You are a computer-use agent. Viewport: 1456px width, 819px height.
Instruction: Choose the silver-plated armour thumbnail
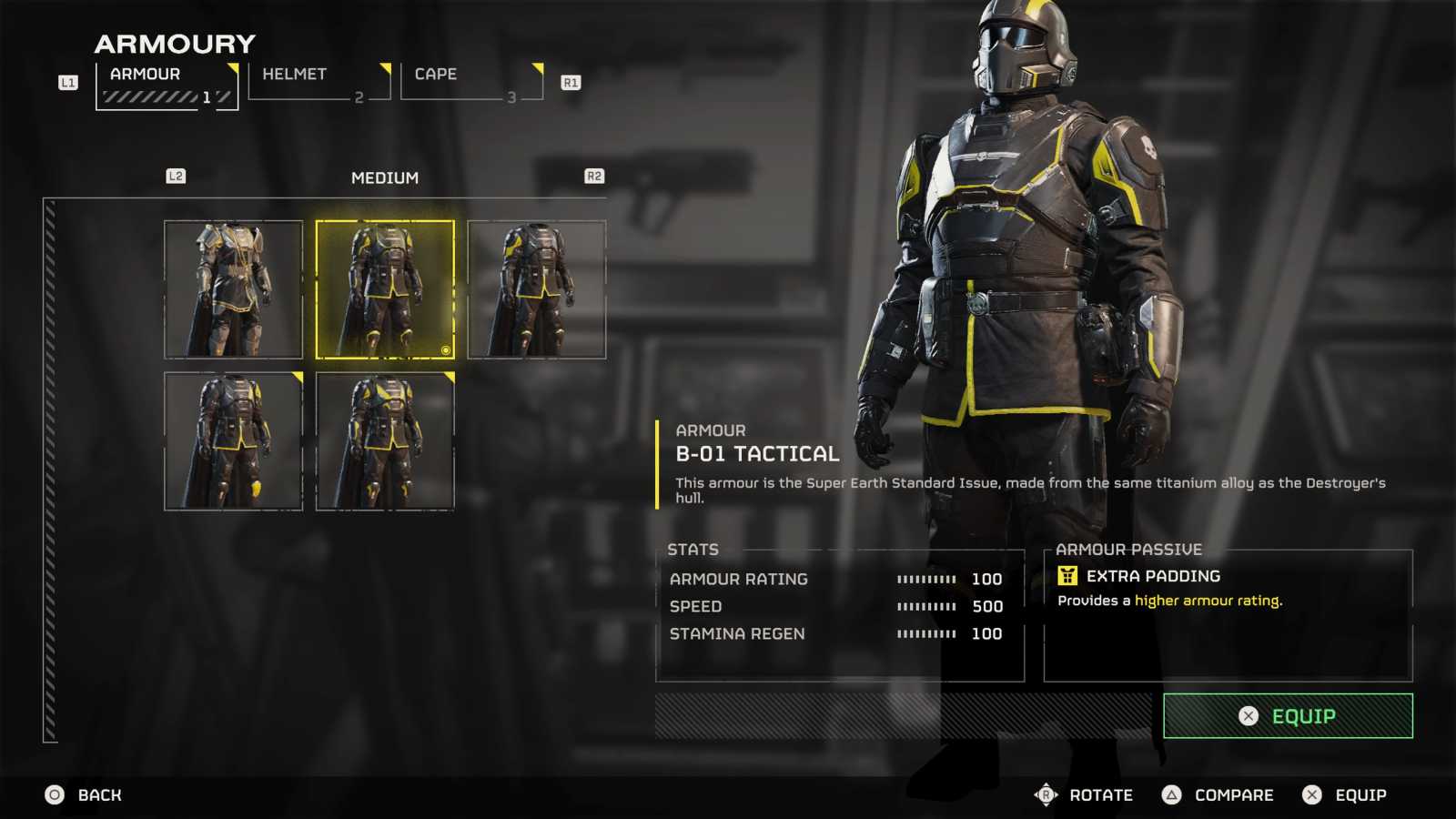[x=233, y=289]
